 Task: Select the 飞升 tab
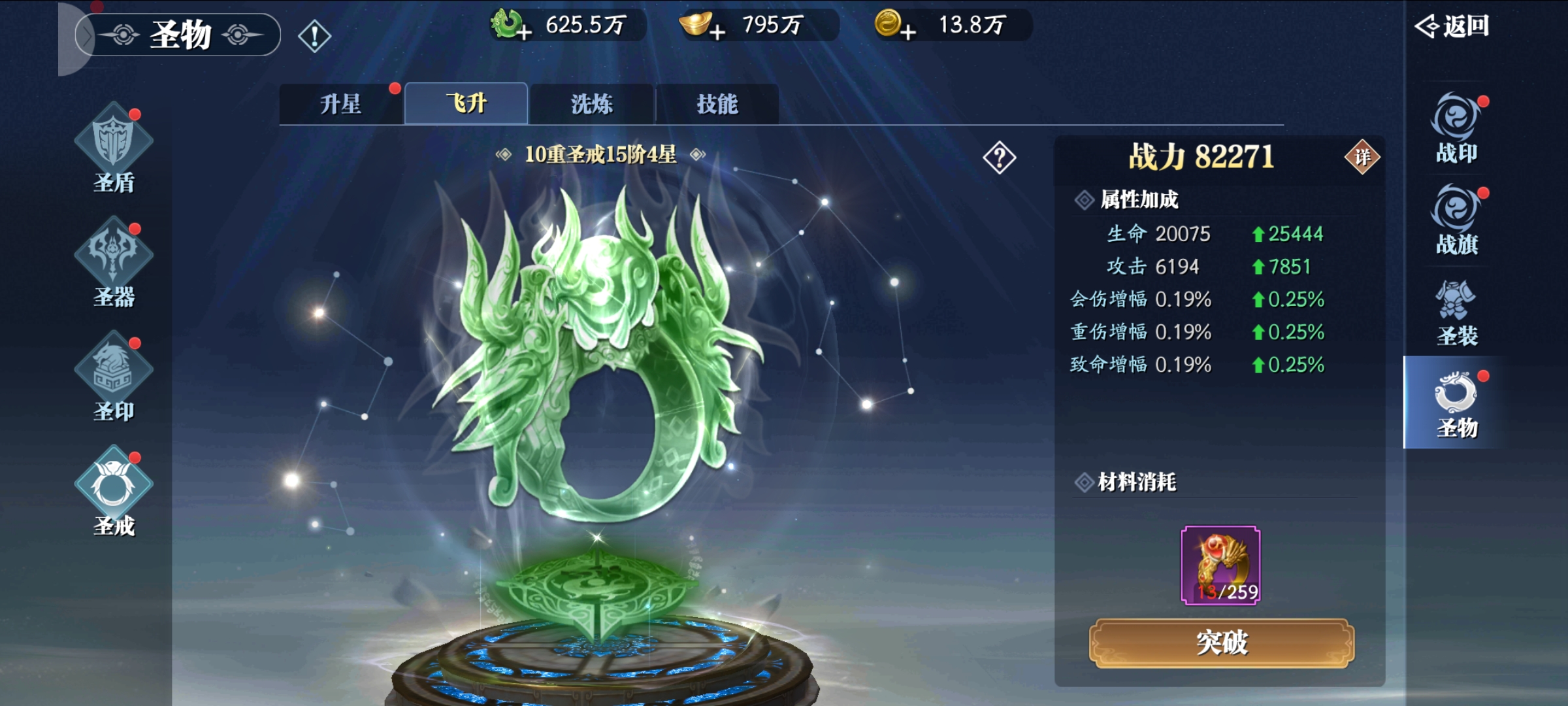[466, 104]
